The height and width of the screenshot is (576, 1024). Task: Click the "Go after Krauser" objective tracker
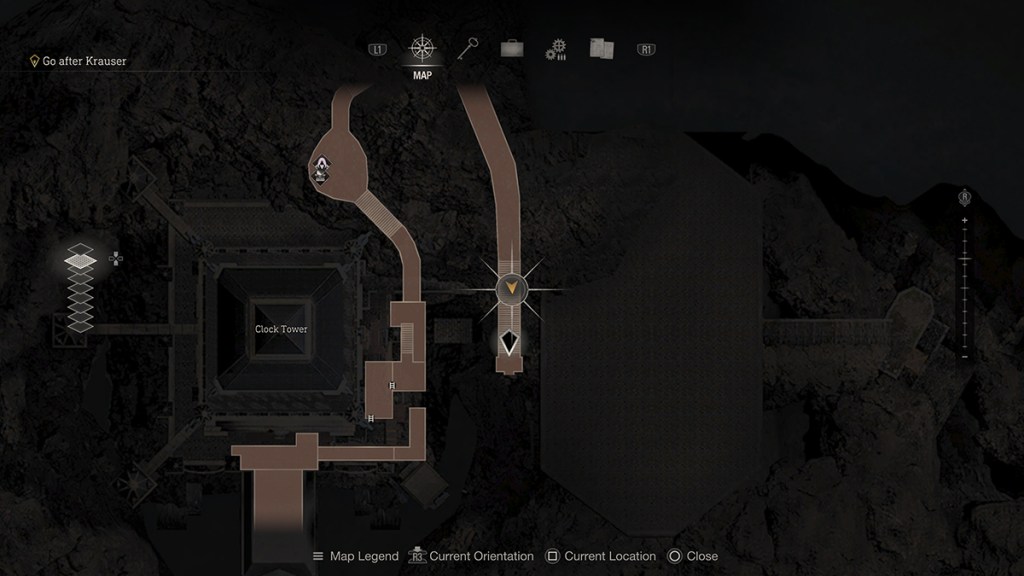pos(78,61)
